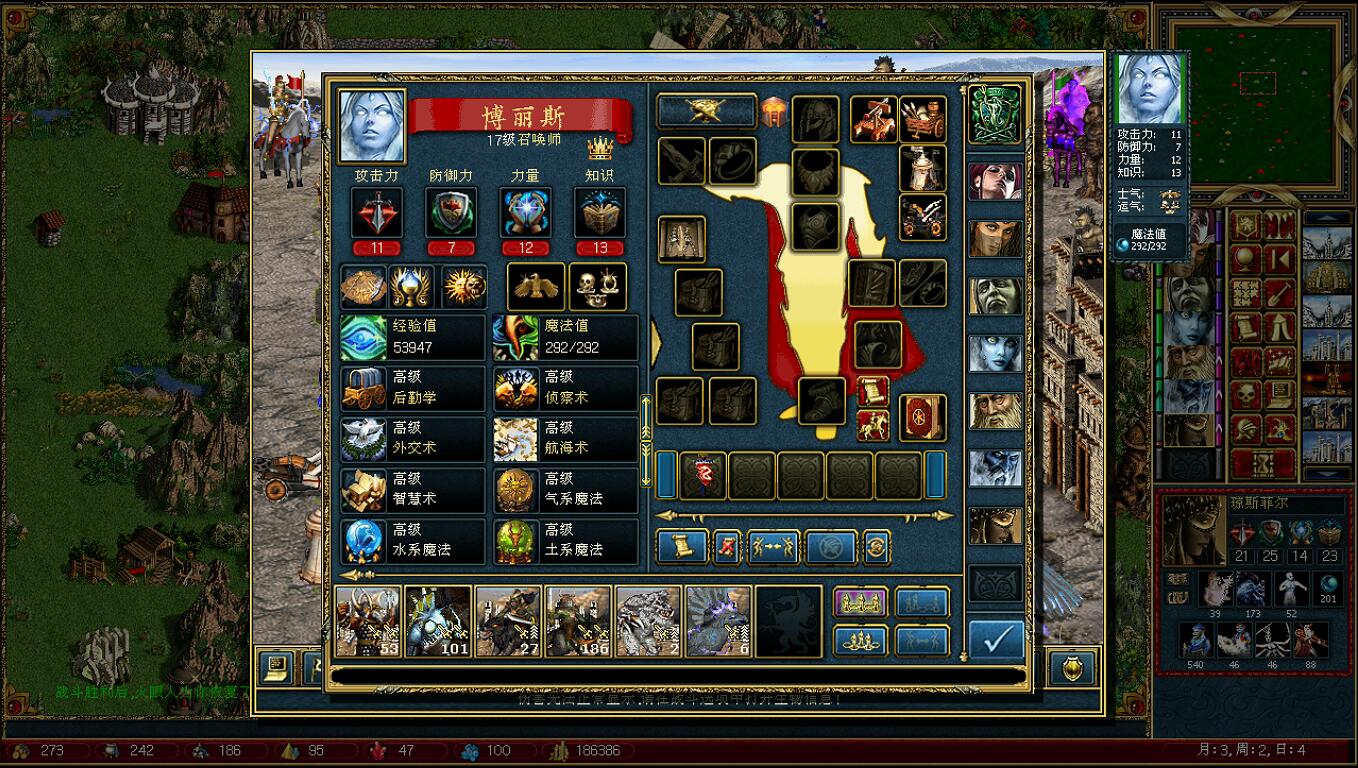Select the first aid tent slot

[922, 168]
